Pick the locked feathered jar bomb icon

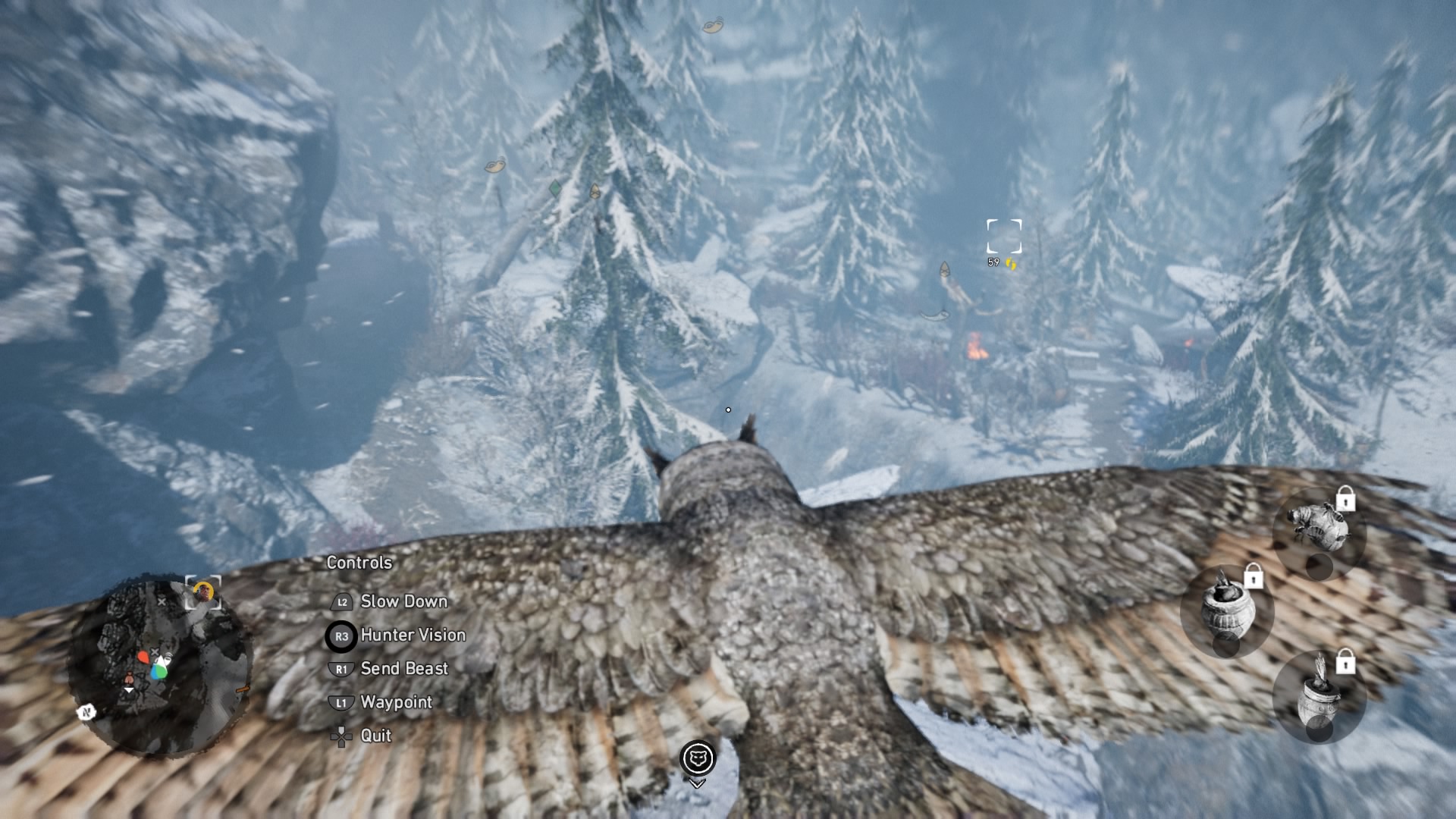point(1319,696)
